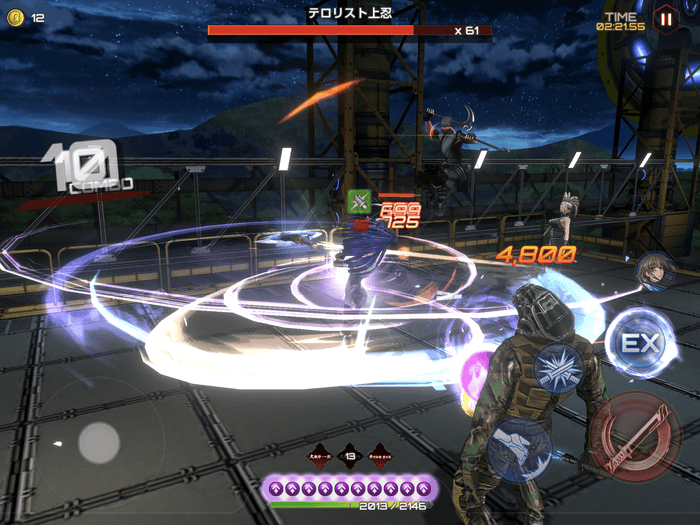Use the crossed blades burst skill

[558, 368]
